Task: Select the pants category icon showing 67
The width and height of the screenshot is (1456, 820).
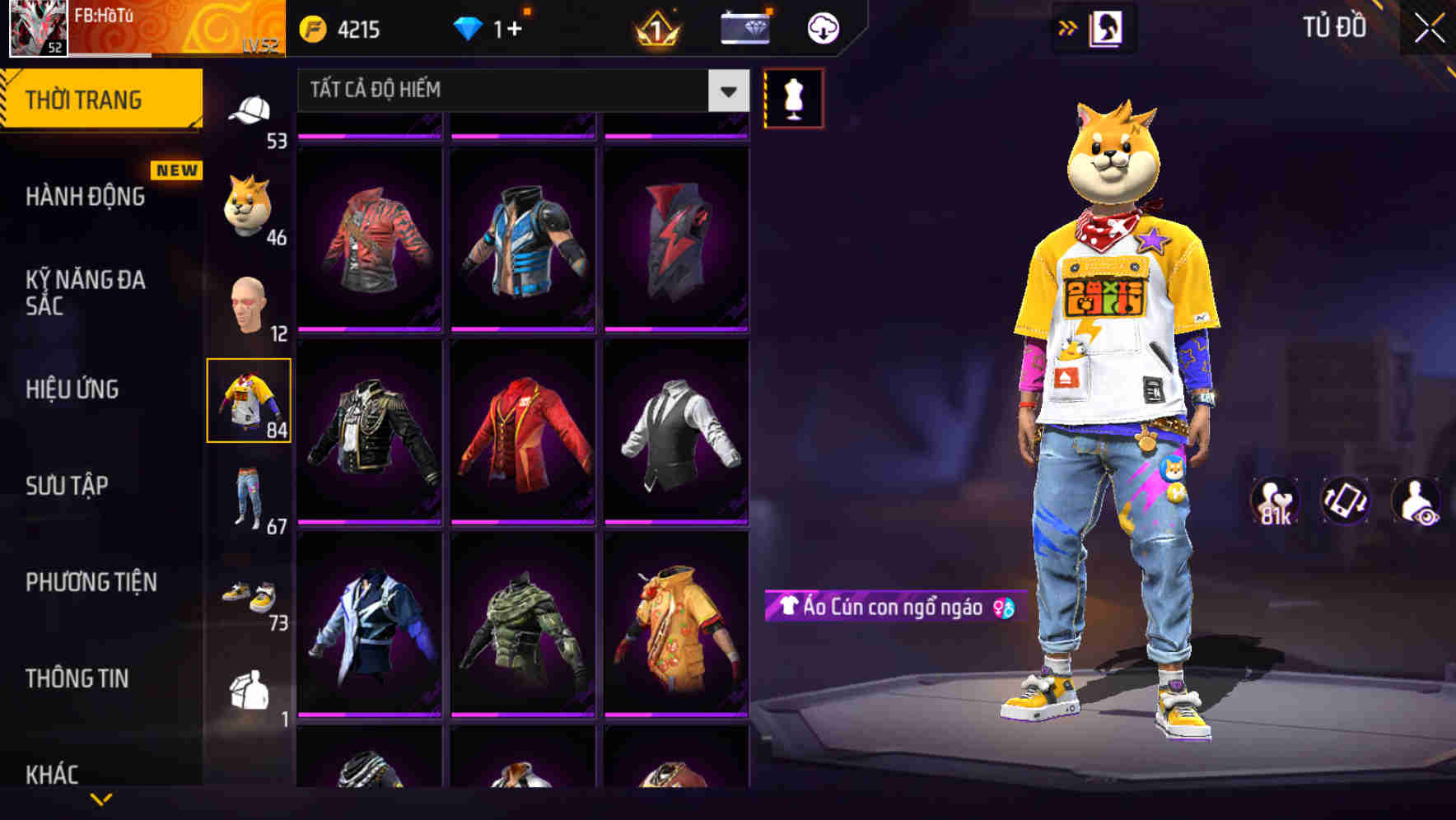Action: click(247, 494)
